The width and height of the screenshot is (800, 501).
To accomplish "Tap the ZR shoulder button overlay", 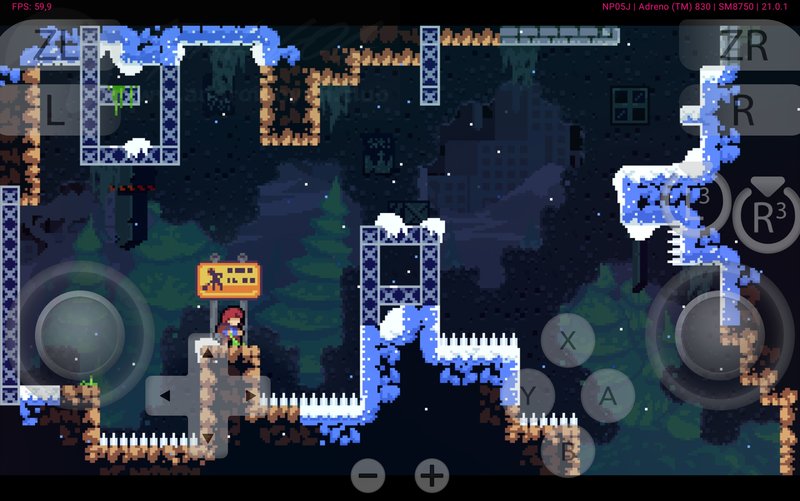I will click(741, 45).
